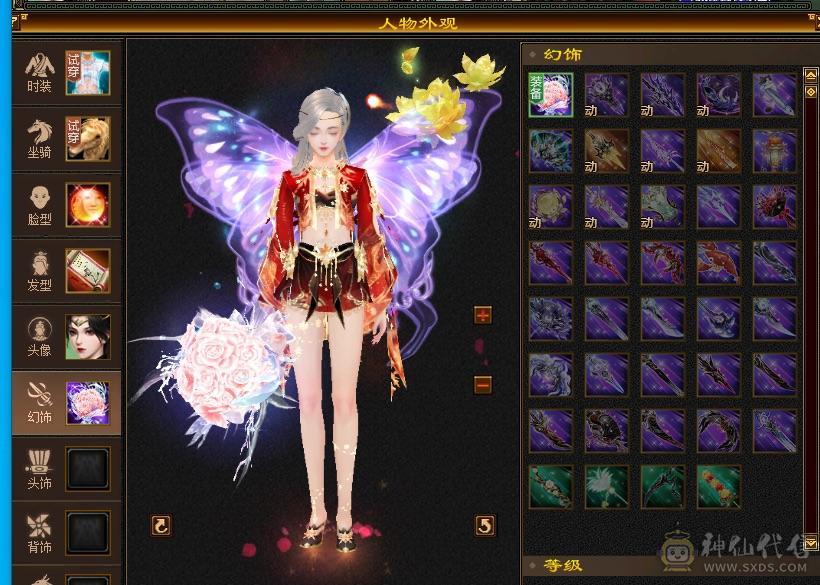Click the plus button to zoom in
820x585 pixels.
tap(483, 316)
